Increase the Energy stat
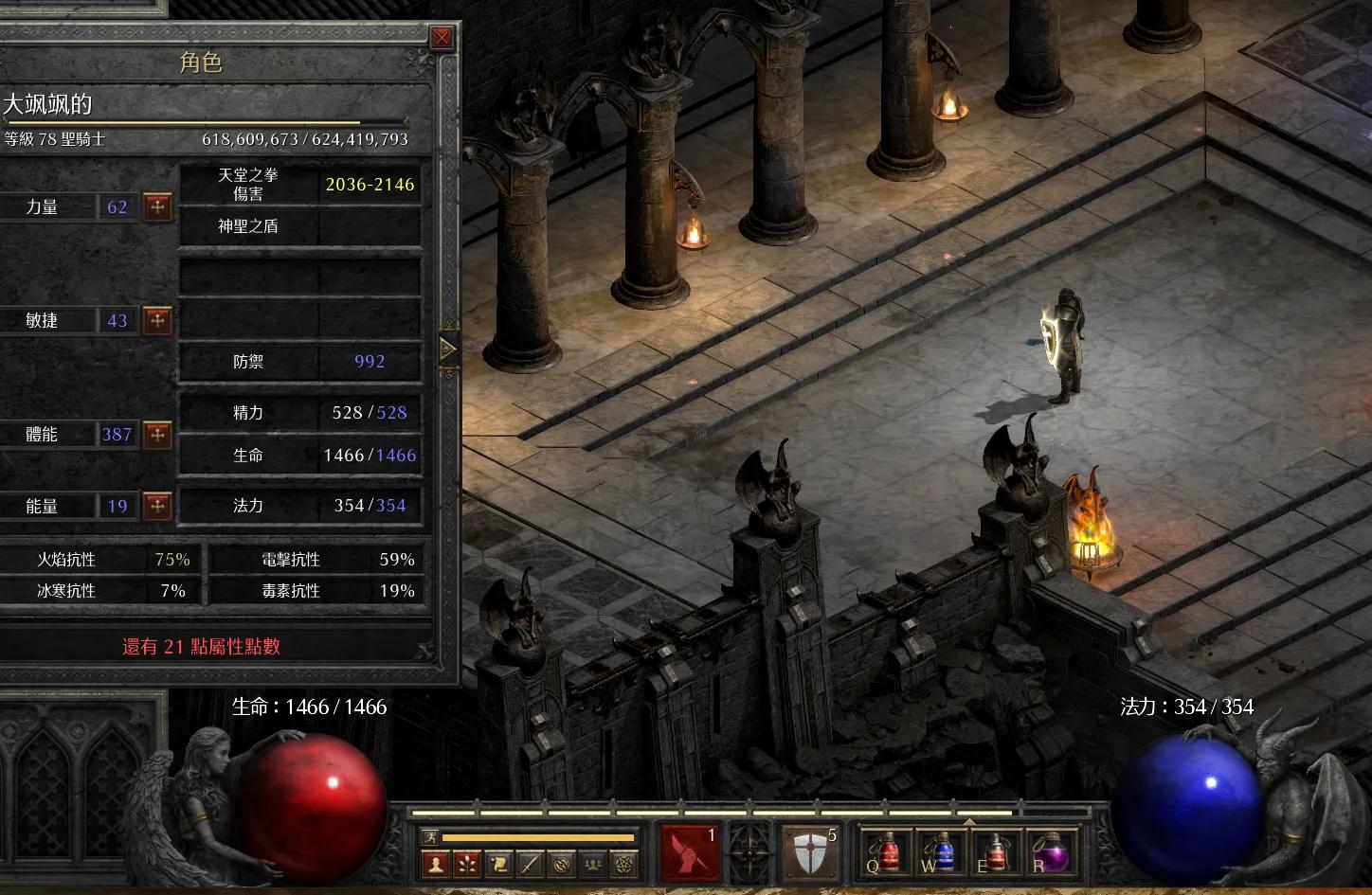Image resolution: width=1372 pixels, height=895 pixels. (157, 506)
